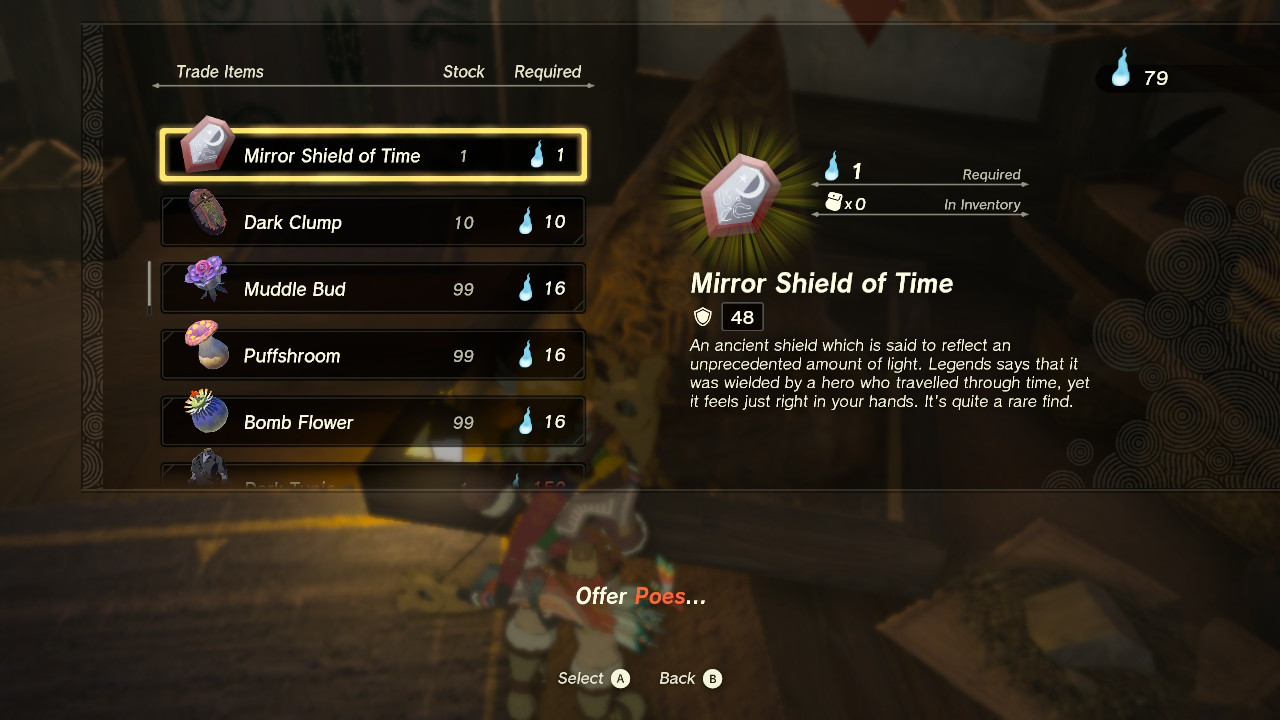The width and height of the screenshot is (1280, 720).
Task: Switch to the Trade Items column header
Action: pos(220,71)
